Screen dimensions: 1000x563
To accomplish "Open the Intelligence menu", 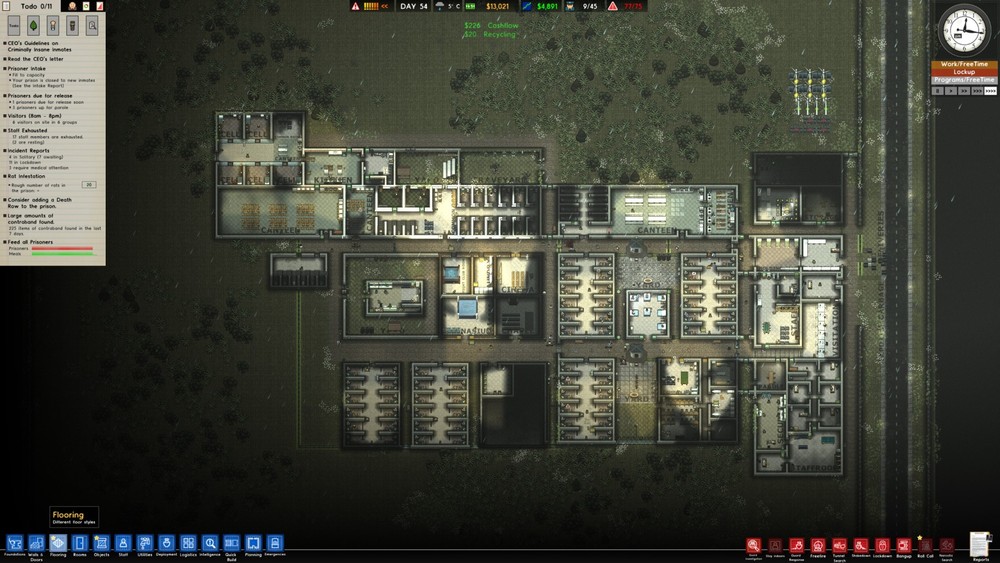I will pyautogui.click(x=210, y=543).
